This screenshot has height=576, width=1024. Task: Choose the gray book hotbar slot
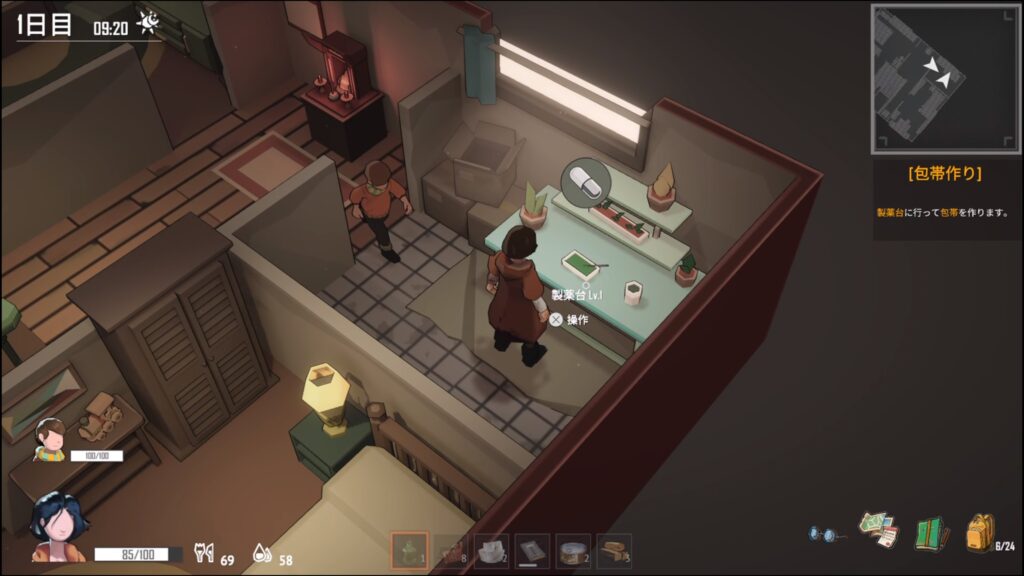[x=532, y=550]
